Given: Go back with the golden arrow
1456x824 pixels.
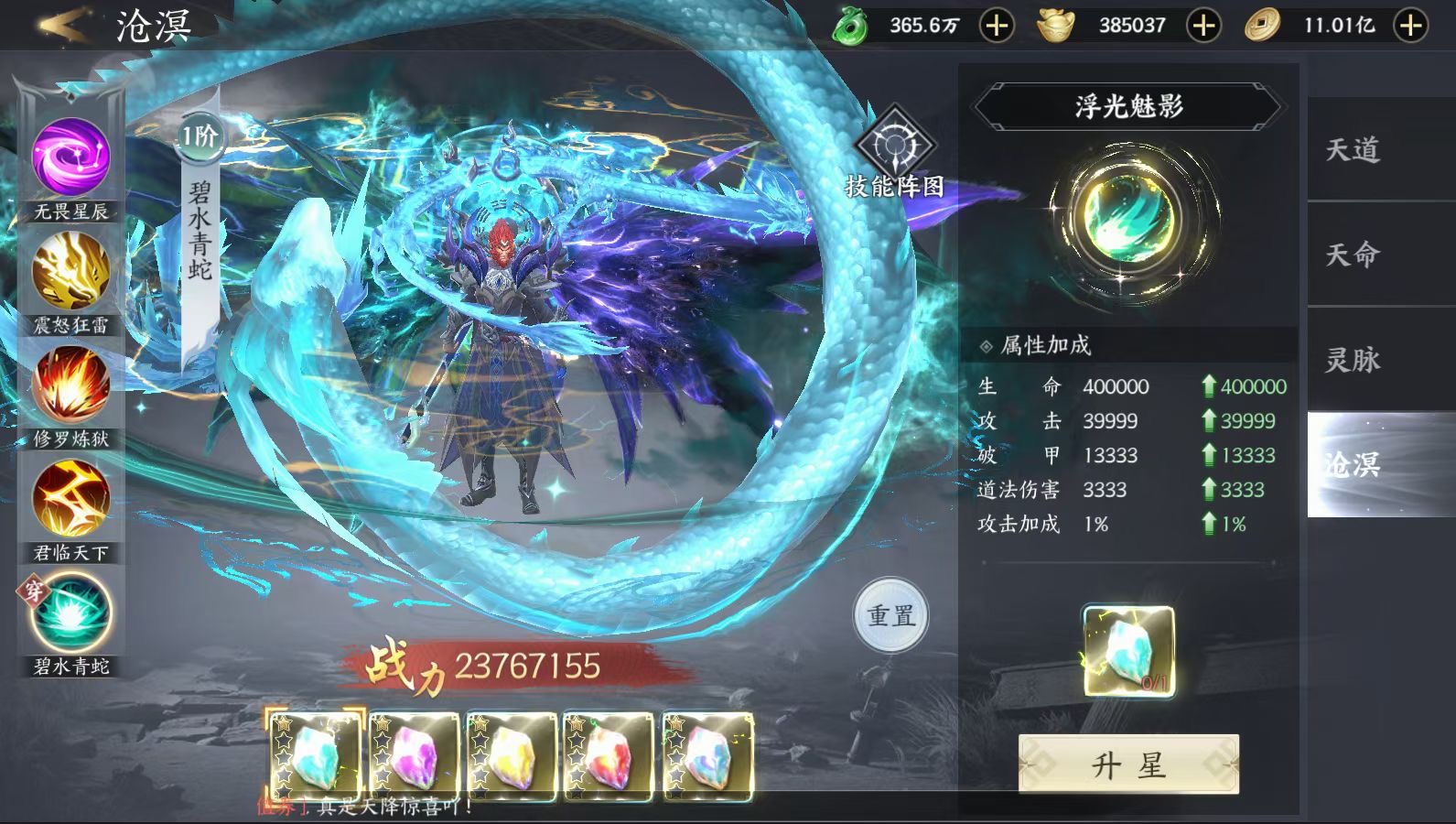Looking at the screenshot, I should click(x=64, y=25).
